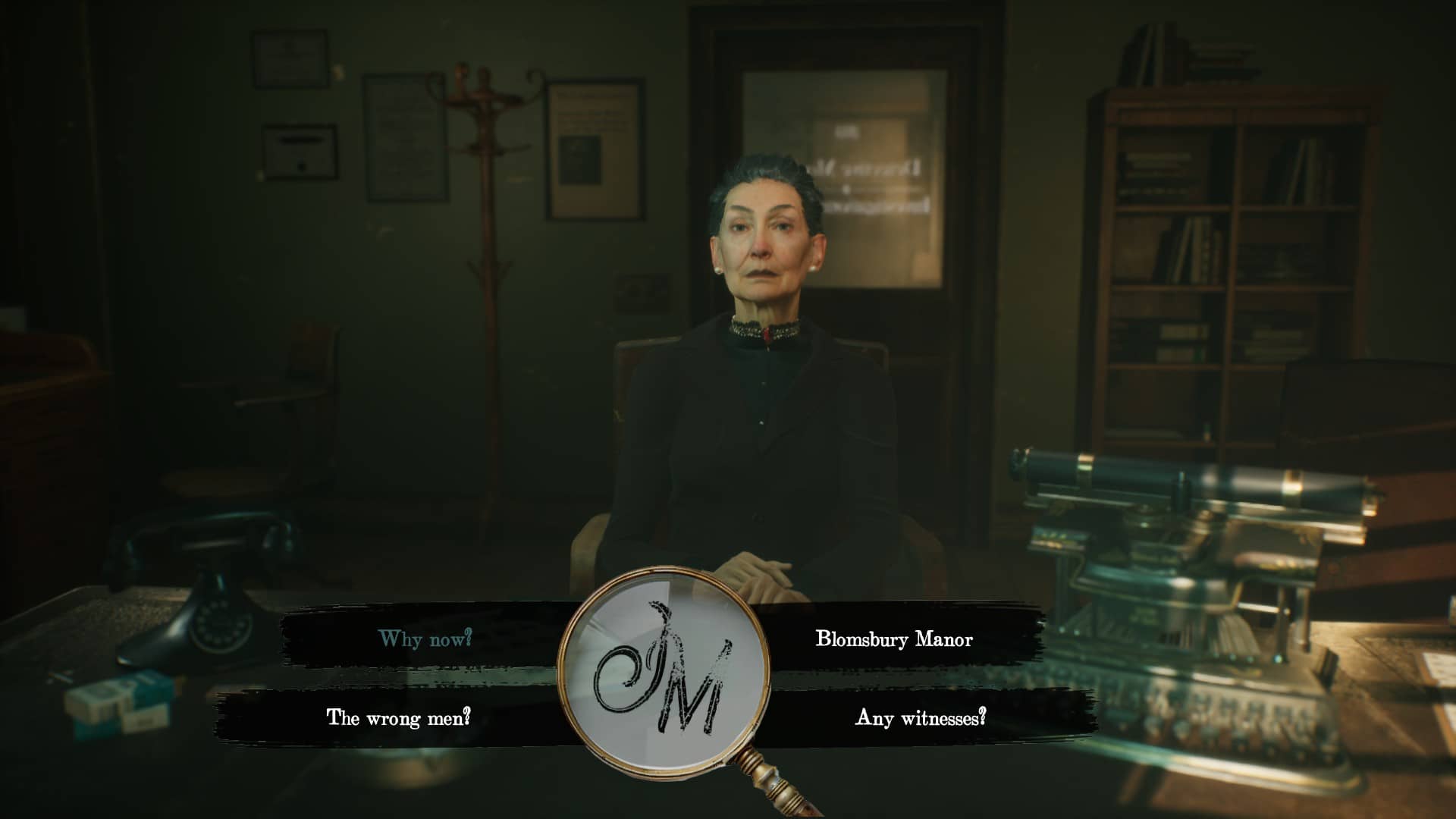The image size is (1456, 819).
Task: Pick the "Any witnesses?" question
Action: 921,717
